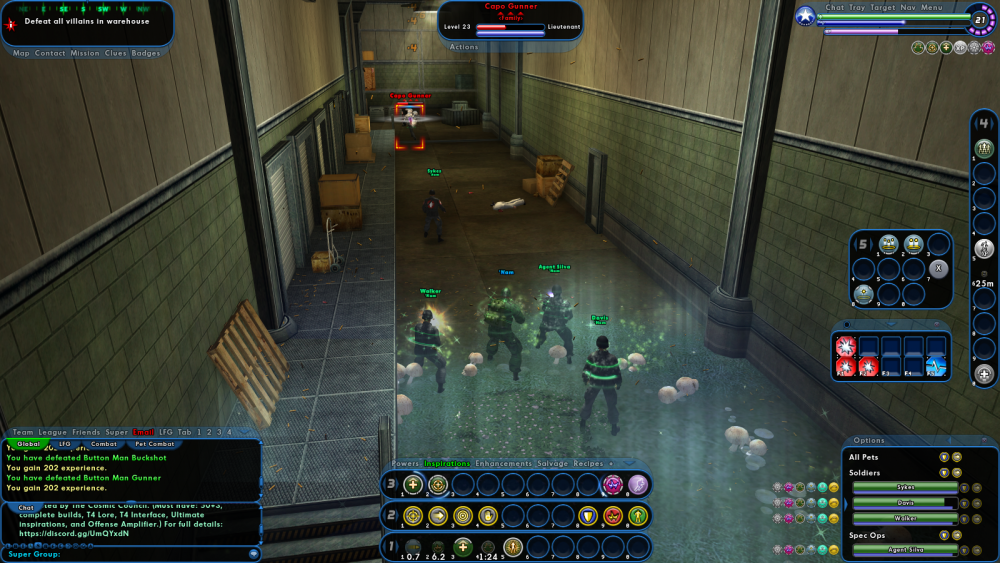Show the Badges window
The width and height of the screenshot is (1000, 563).
point(146,53)
